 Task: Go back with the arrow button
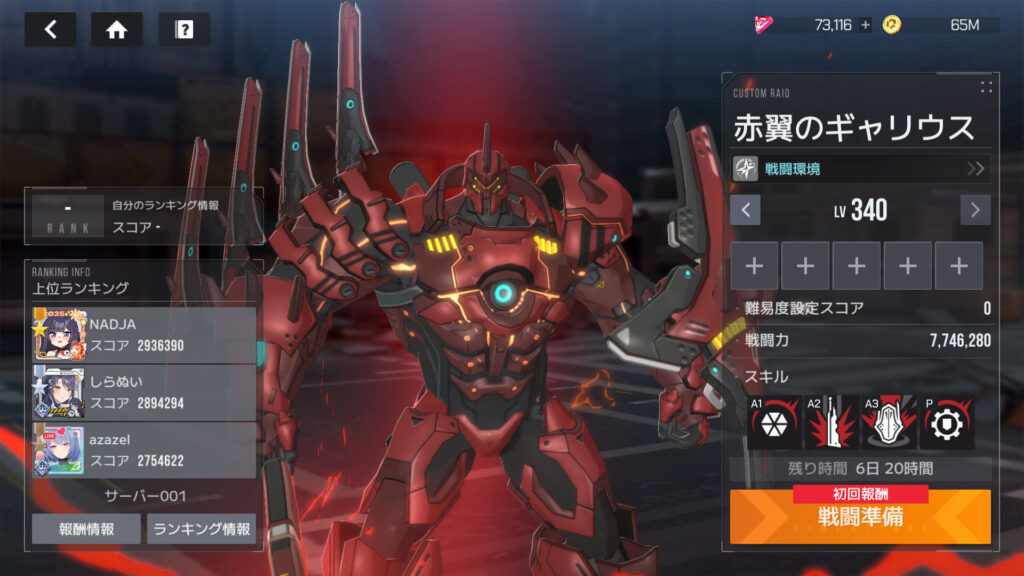click(50, 29)
